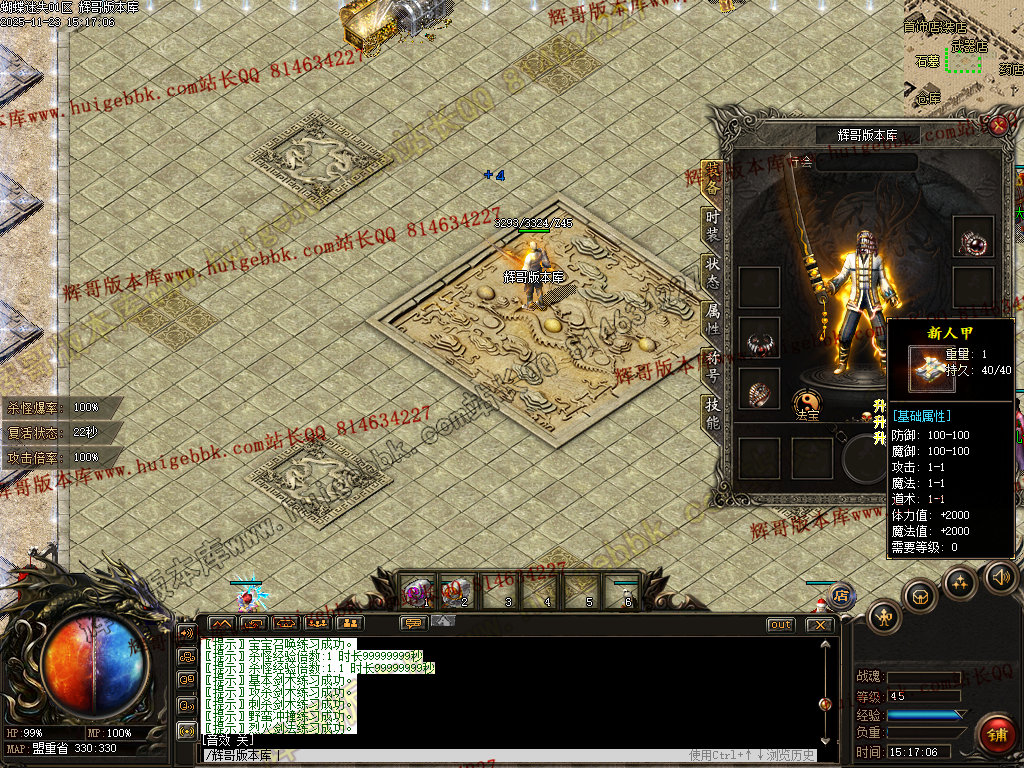Open the bag chest round button
Screen dimensions: 1024x768
pyautogui.click(x=920, y=596)
